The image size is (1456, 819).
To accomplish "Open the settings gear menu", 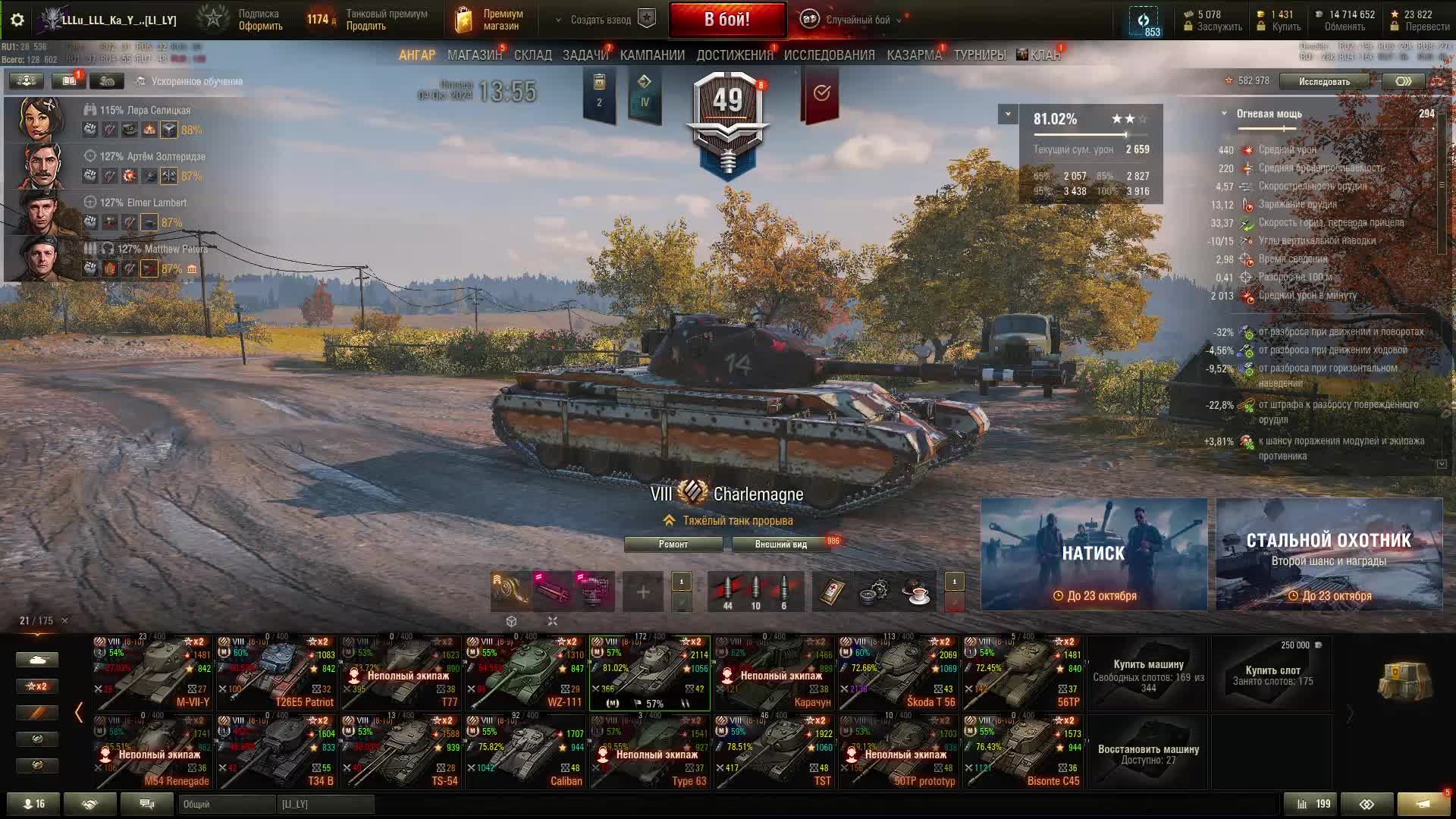I will coord(17,20).
